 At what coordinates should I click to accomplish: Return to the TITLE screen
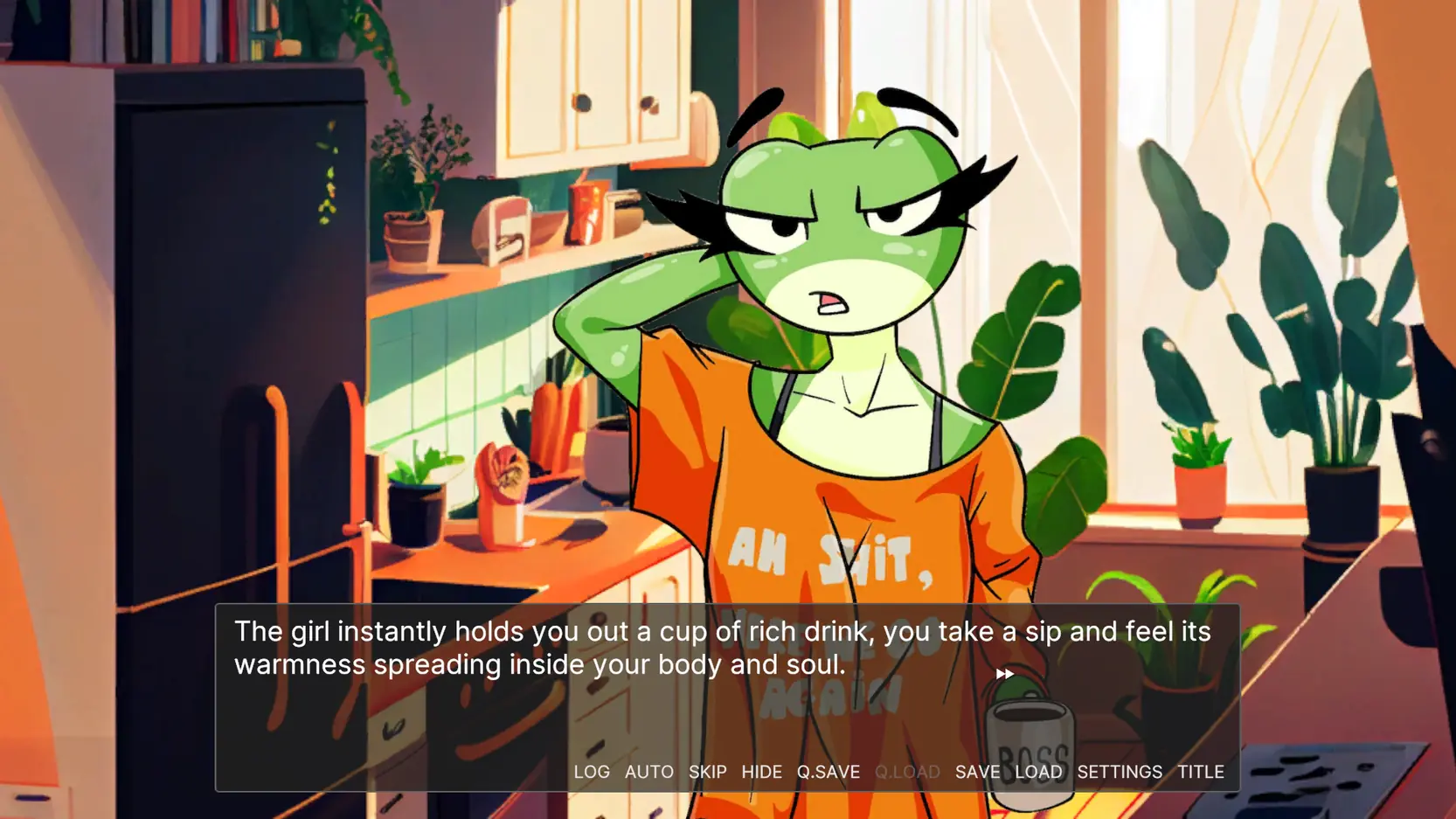coord(1201,772)
